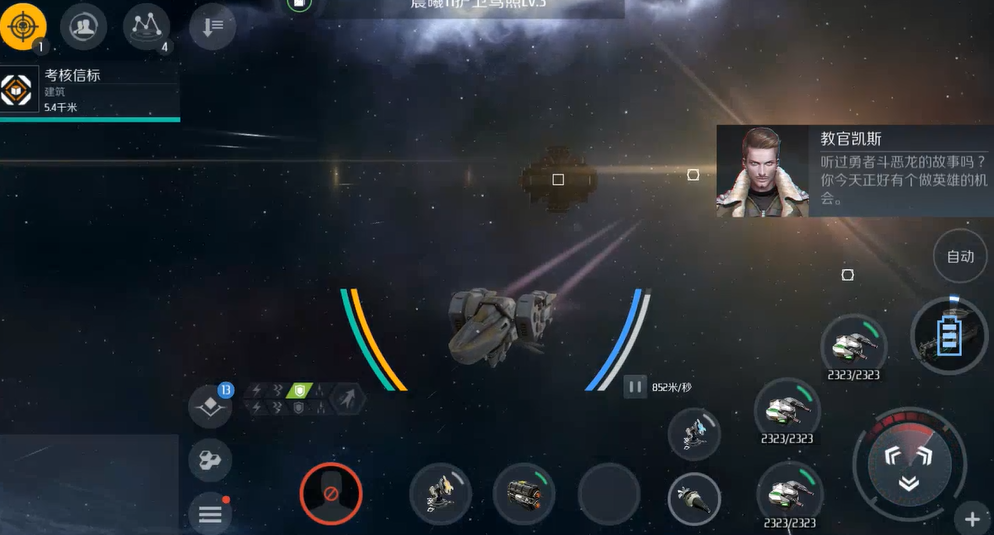The image size is (994, 535).
Task: Activate the cylindrical canister module
Action: click(524, 493)
